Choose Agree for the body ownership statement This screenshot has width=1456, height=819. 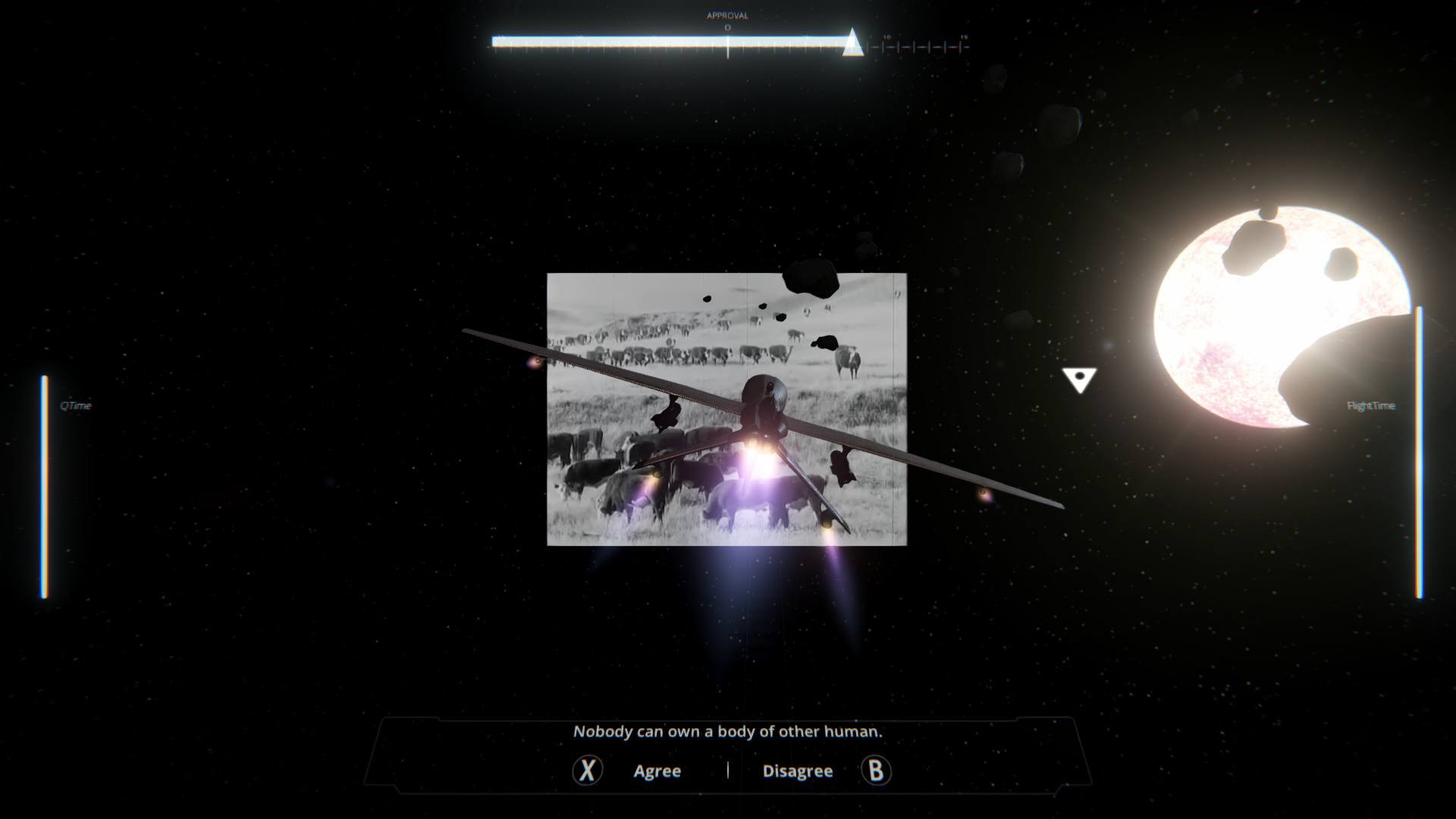[657, 771]
